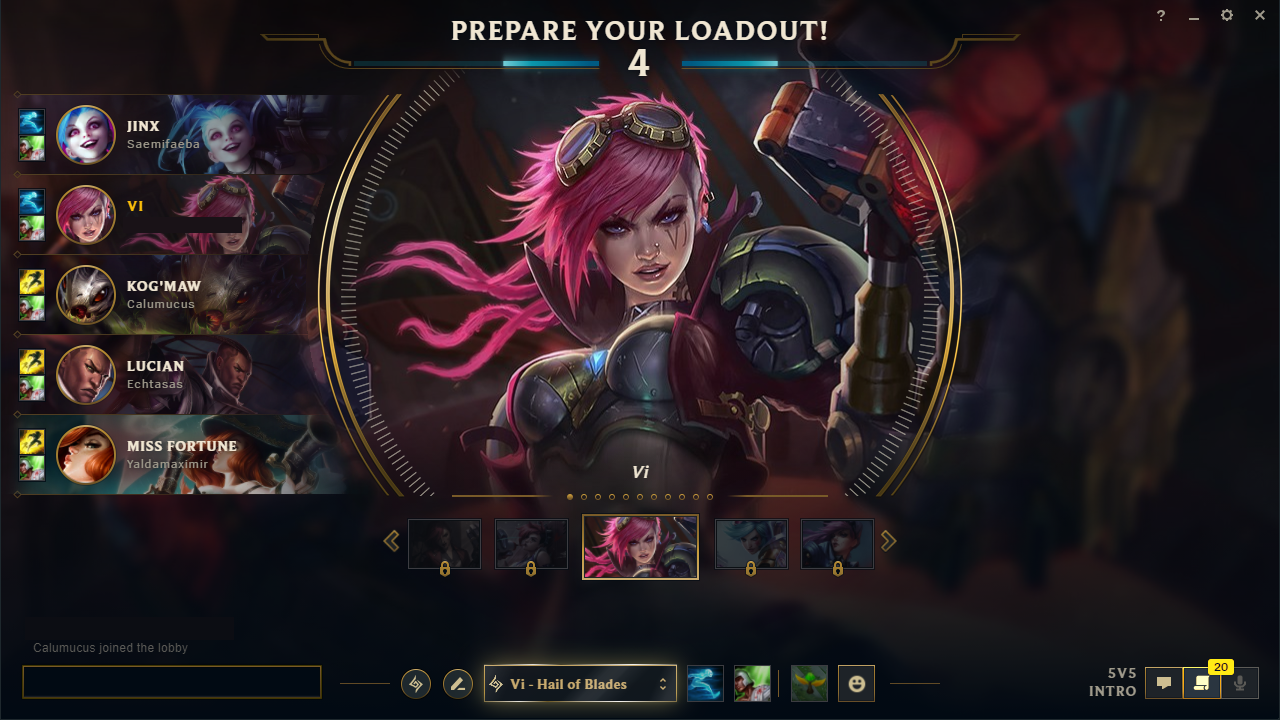This screenshot has width=1280, height=720.
Task: Click the lobby chat input box
Action: (x=172, y=682)
